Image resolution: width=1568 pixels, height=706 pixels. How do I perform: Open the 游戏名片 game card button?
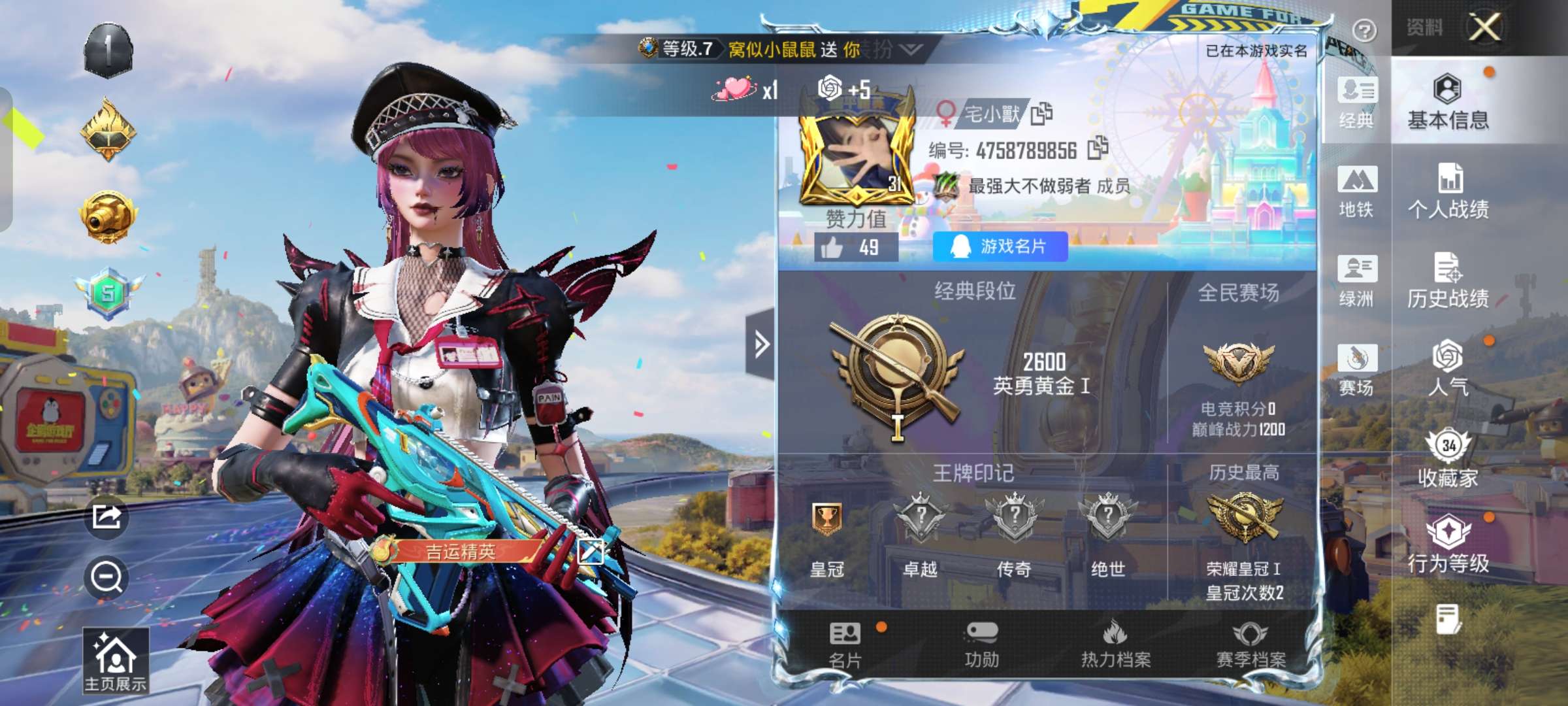[x=1000, y=246]
